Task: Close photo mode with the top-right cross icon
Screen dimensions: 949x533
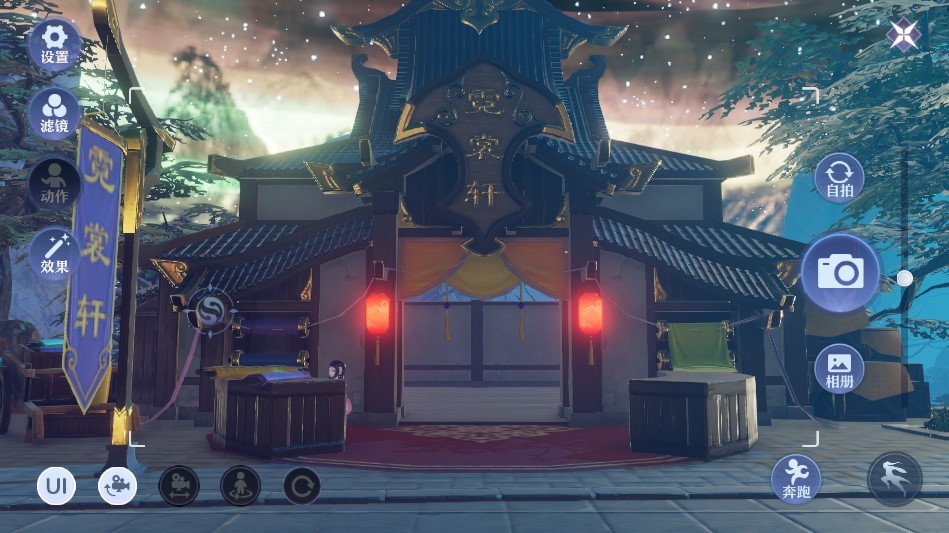Action: 903,35
